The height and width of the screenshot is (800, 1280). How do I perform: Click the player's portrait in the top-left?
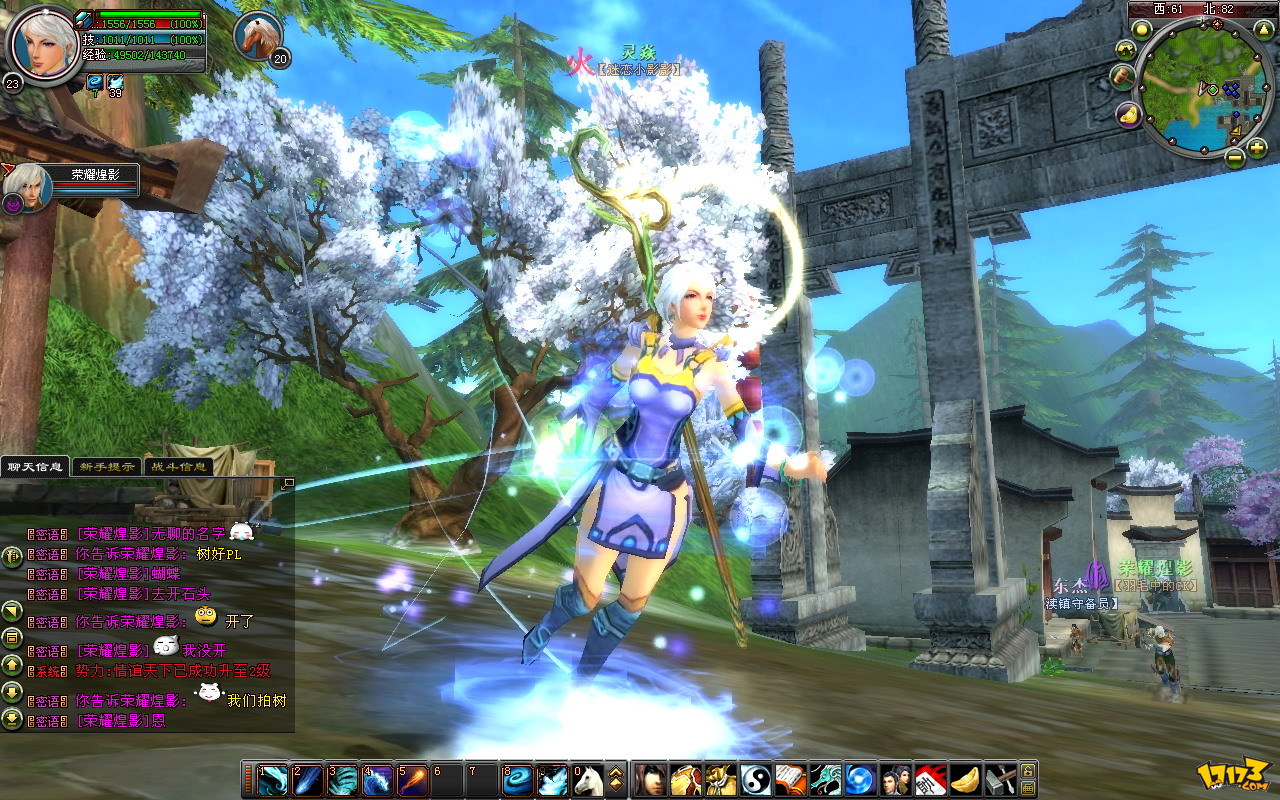click(40, 44)
